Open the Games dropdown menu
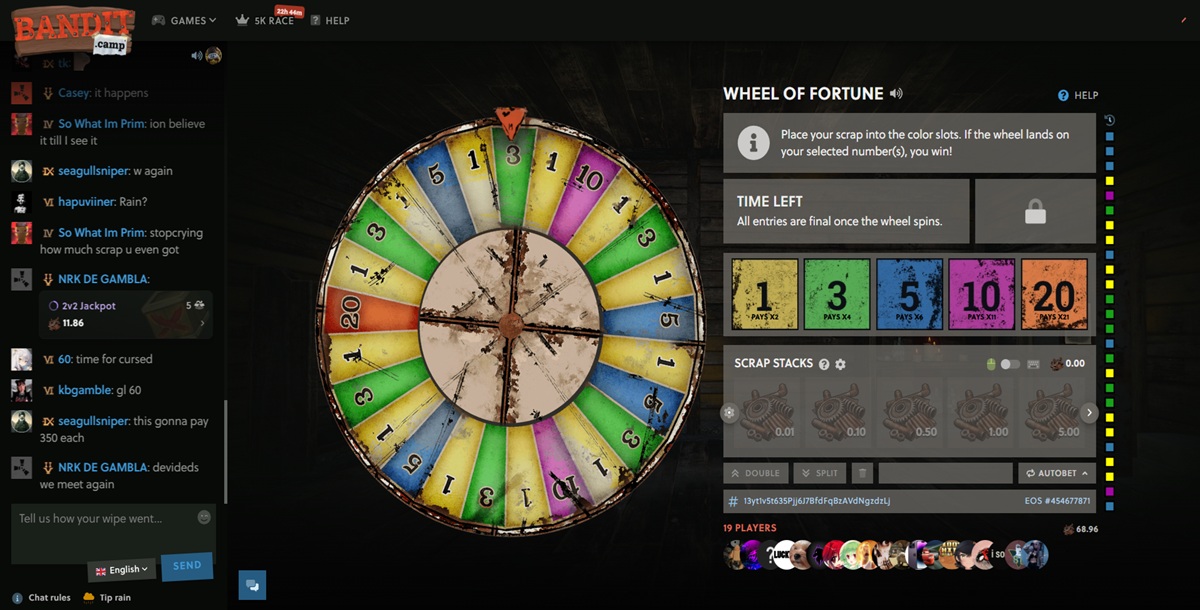 (x=184, y=20)
